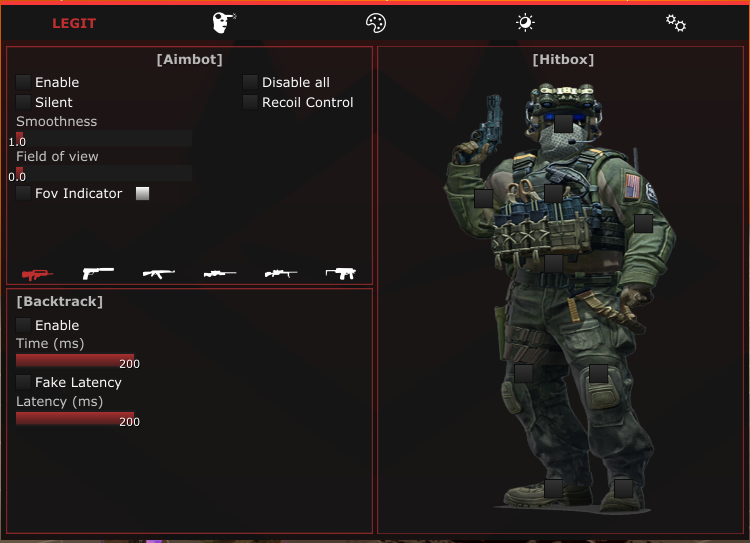Adjust the Field of view slider

click(x=104, y=173)
